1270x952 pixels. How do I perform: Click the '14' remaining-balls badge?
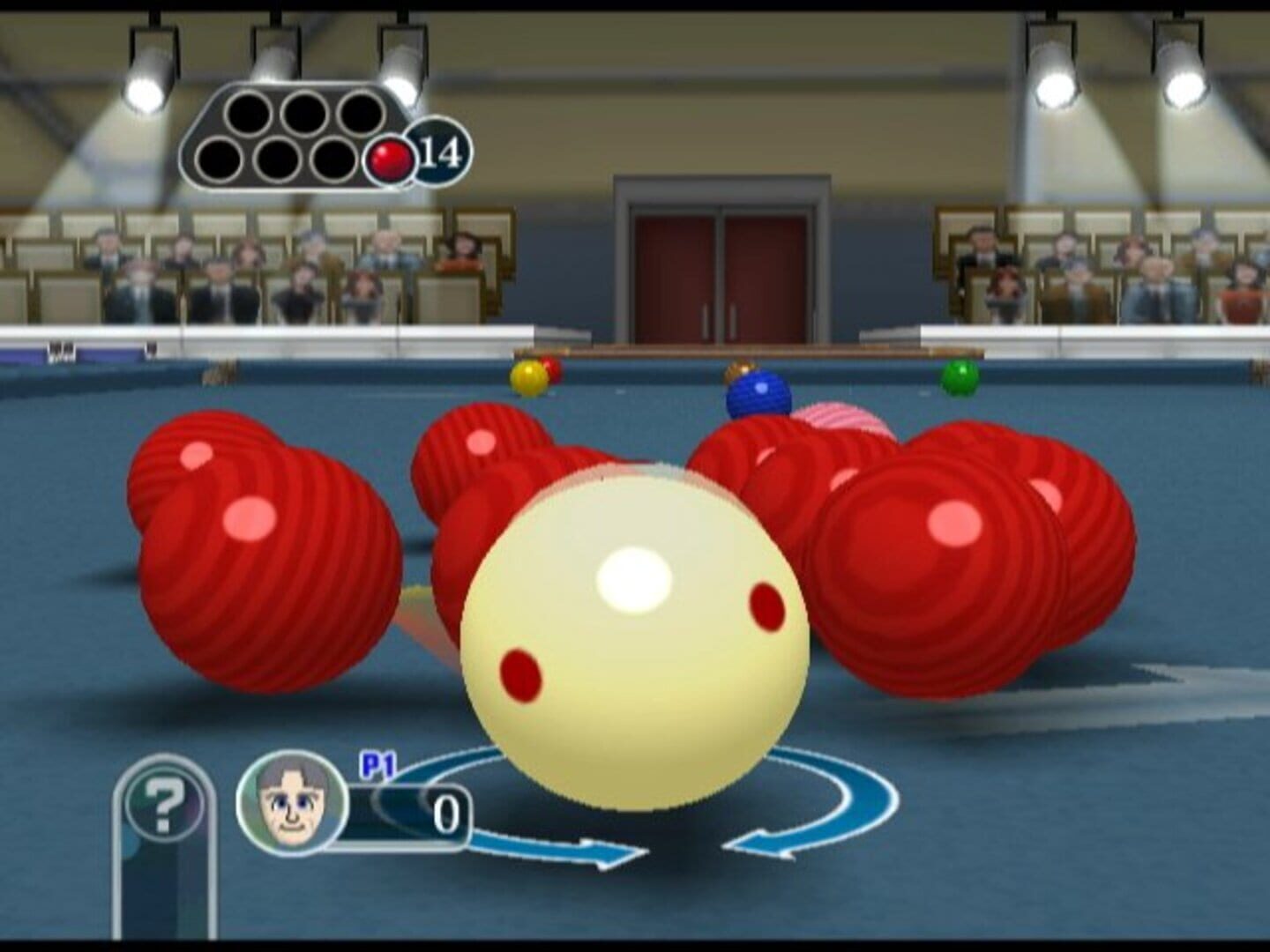coord(437,152)
